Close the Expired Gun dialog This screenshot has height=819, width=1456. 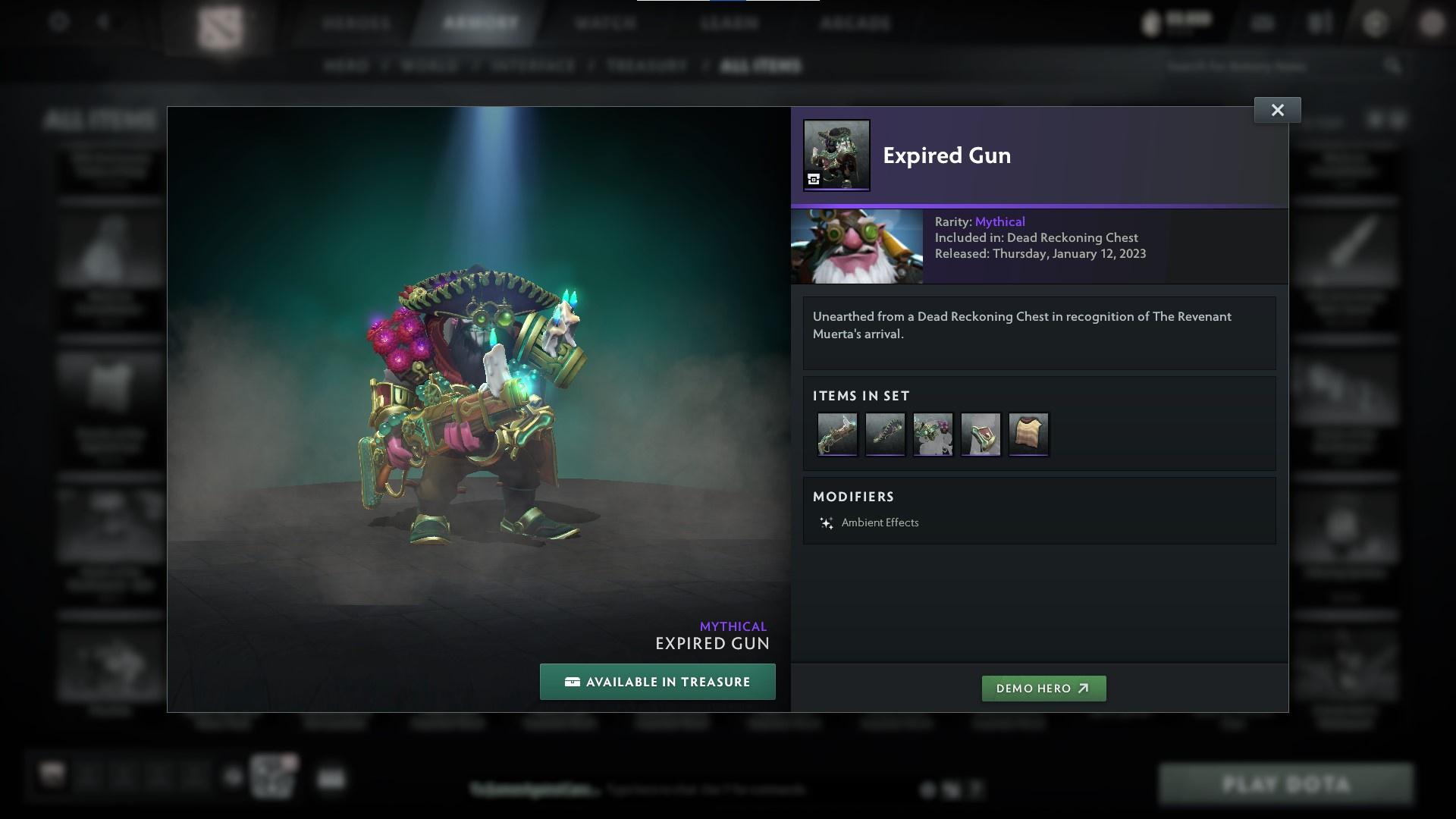point(1277,109)
